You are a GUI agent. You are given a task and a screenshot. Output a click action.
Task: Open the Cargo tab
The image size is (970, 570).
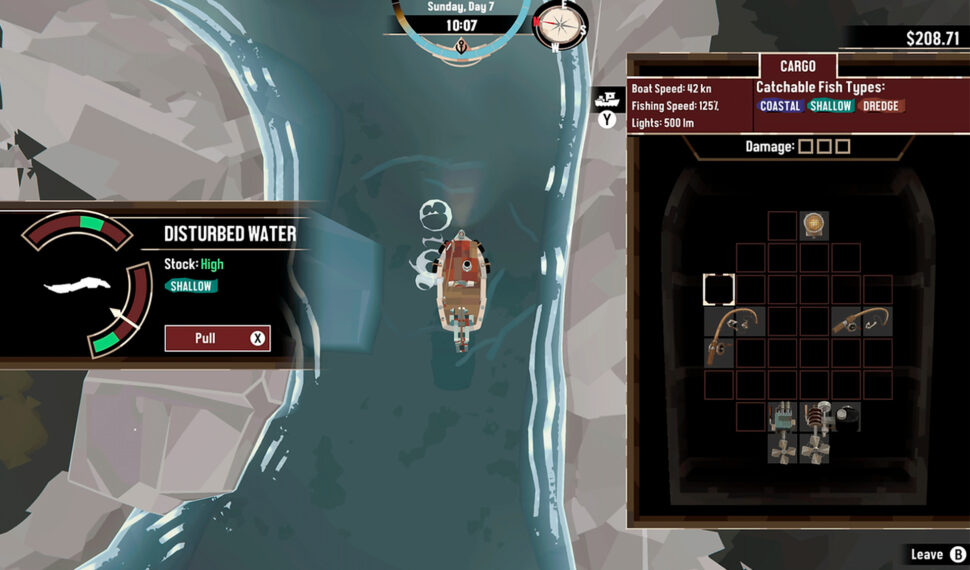(797, 66)
